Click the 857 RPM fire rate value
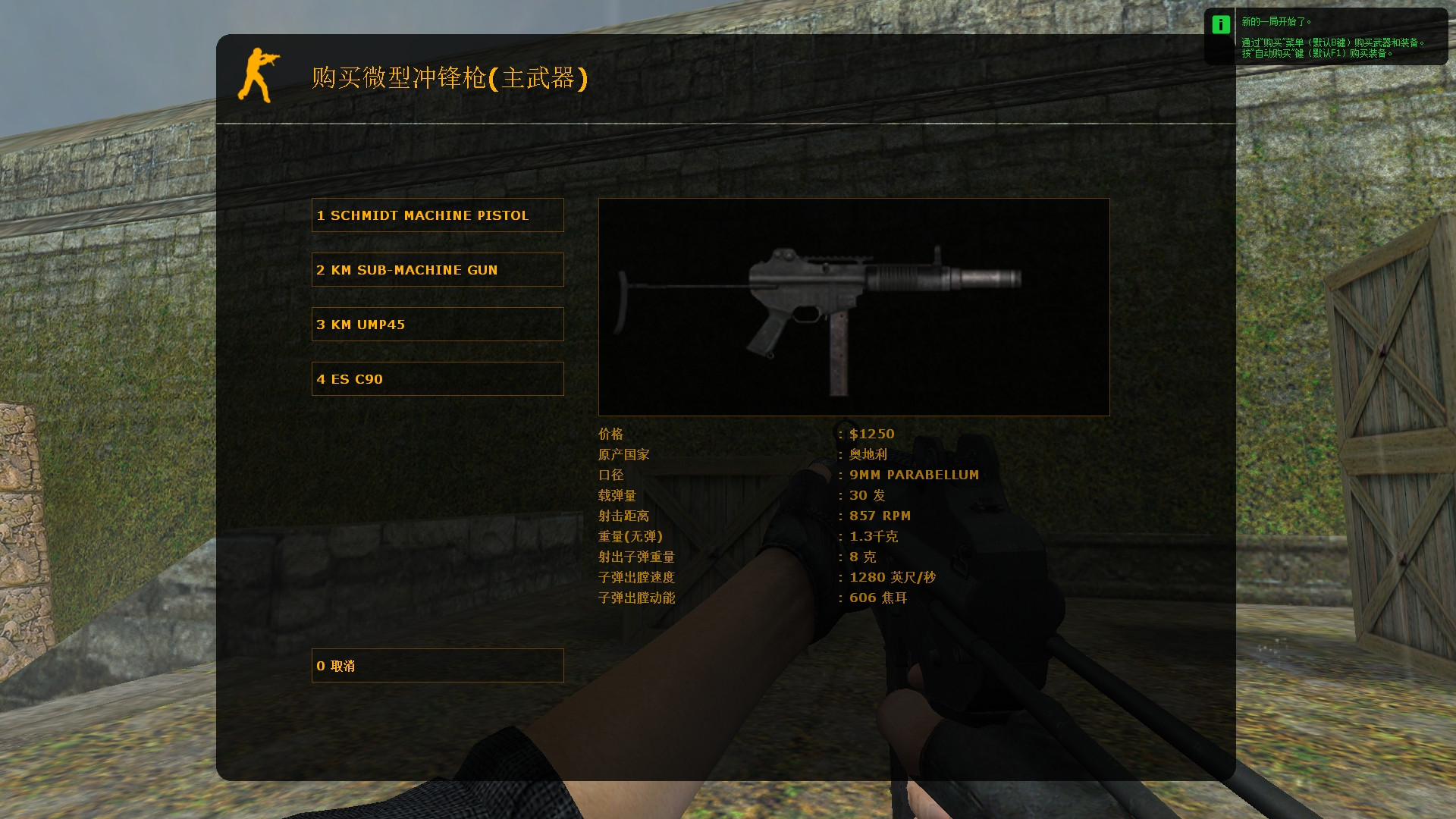This screenshot has height=819, width=1456. click(880, 516)
